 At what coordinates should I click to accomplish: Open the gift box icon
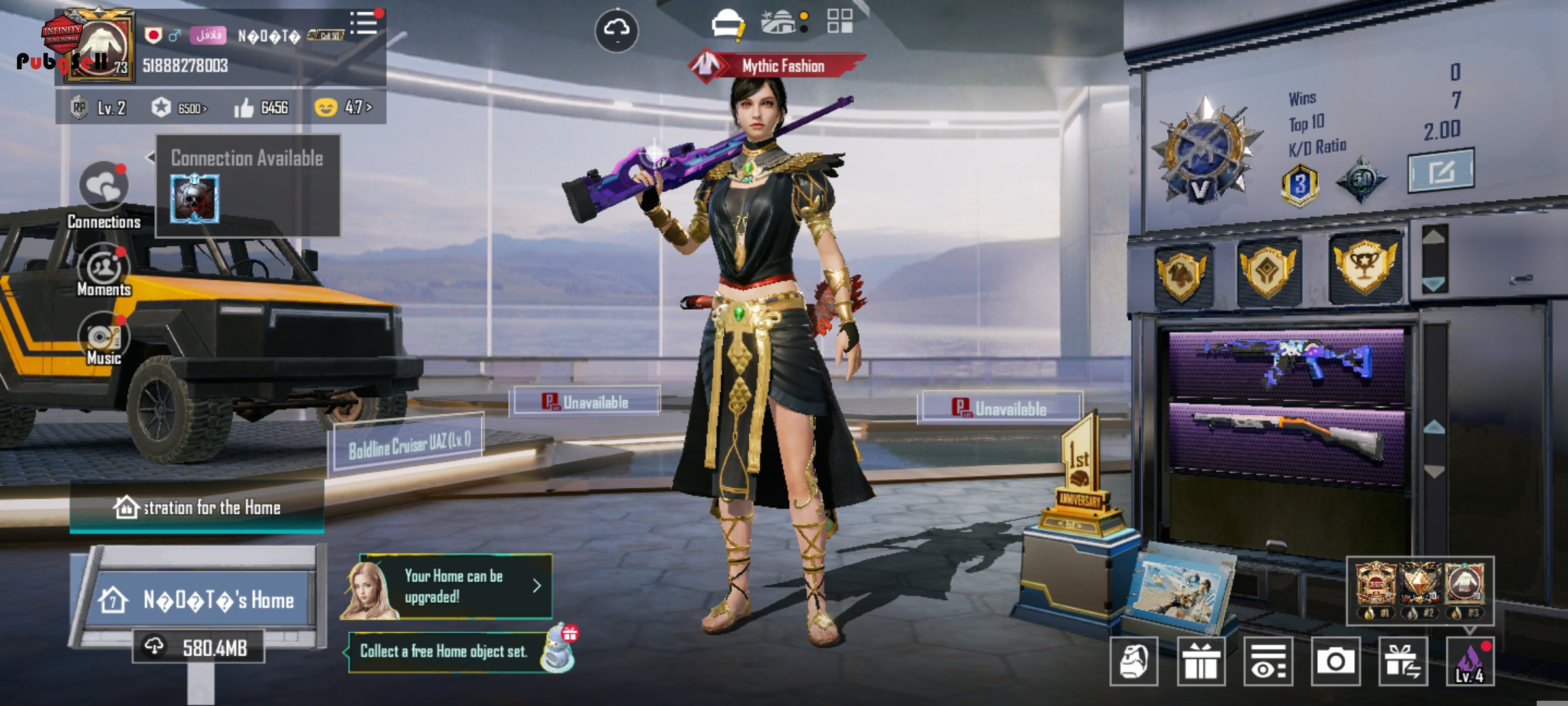(x=1201, y=662)
